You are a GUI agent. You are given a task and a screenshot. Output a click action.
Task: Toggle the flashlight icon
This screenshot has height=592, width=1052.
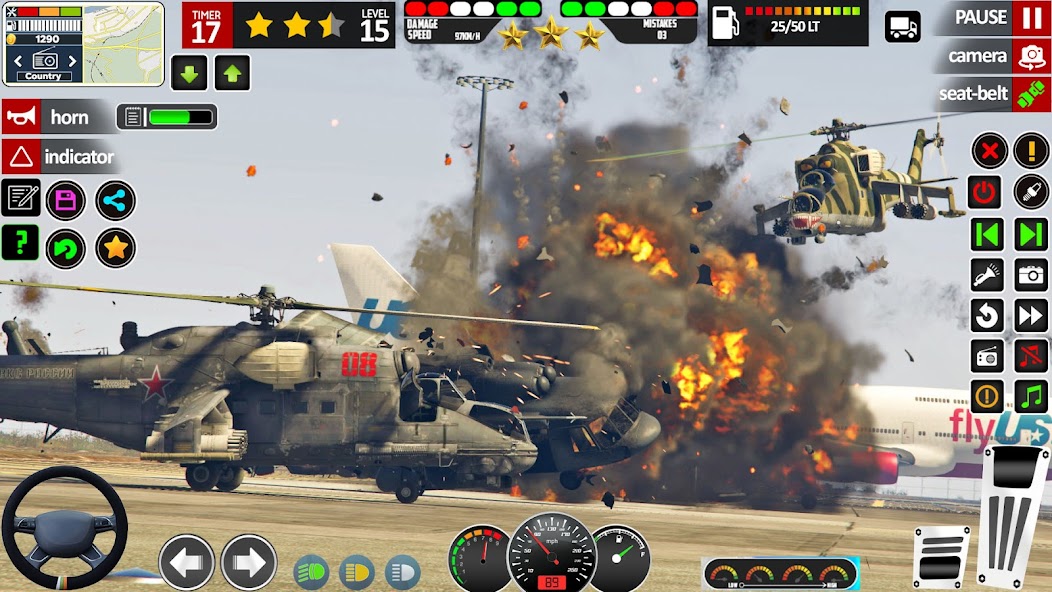pyautogui.click(x=987, y=274)
